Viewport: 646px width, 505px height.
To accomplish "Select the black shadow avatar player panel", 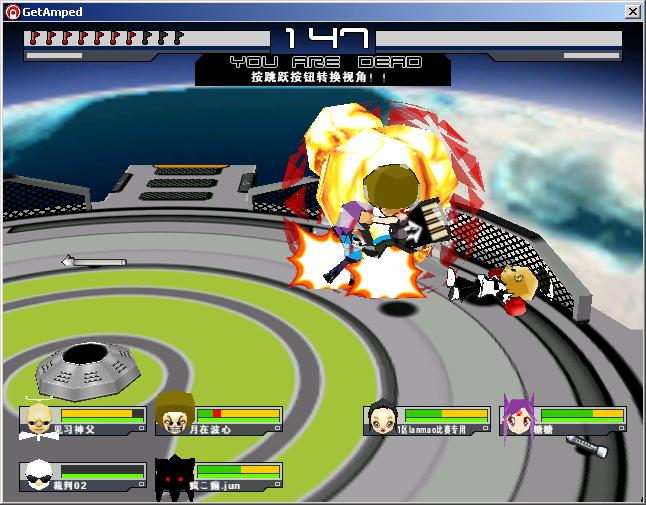I will point(219,477).
